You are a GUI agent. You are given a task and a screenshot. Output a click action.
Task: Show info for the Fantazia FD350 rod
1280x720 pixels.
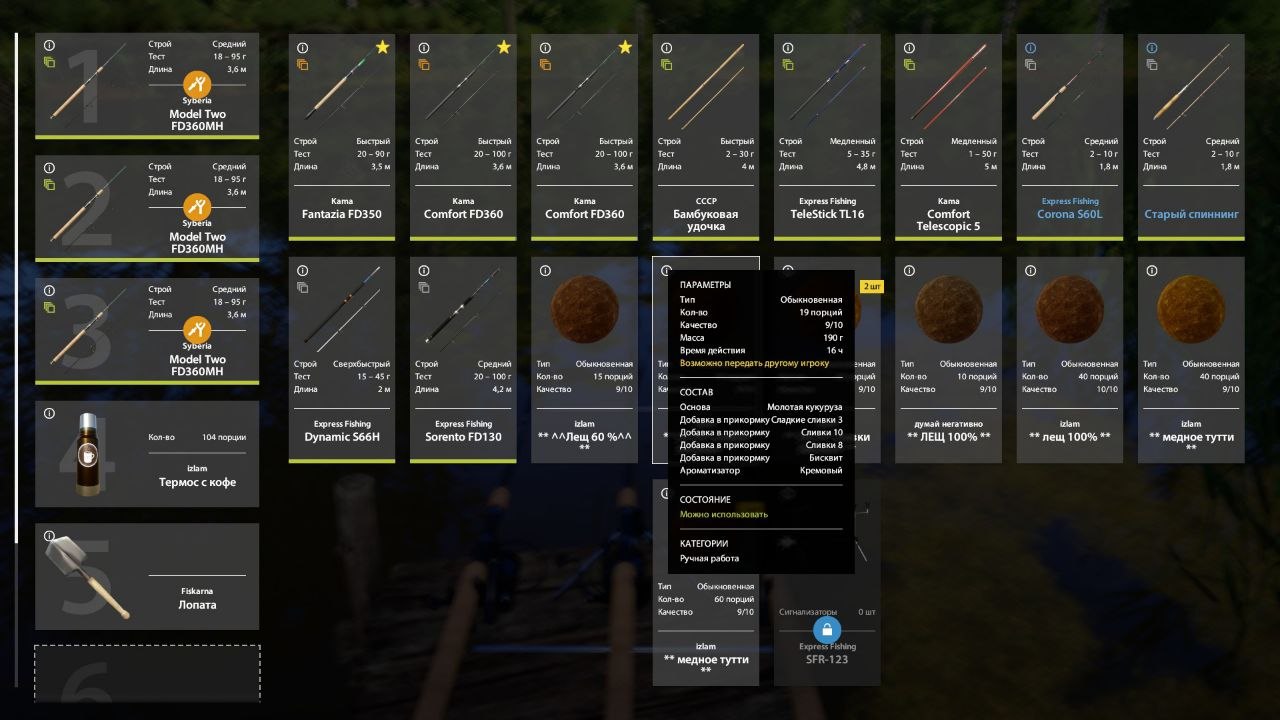(303, 48)
